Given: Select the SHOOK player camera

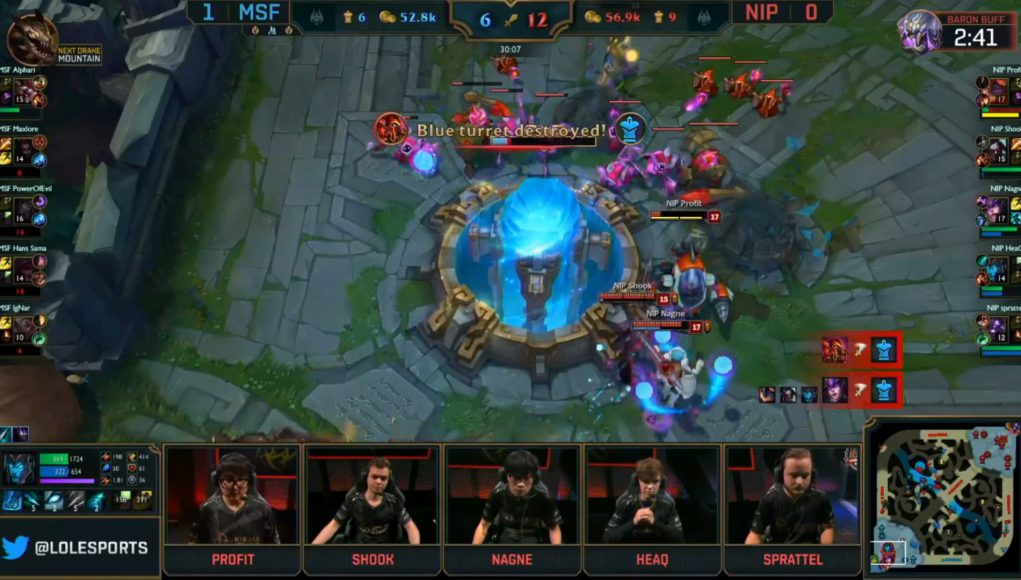Looking at the screenshot, I should click(x=372, y=497).
